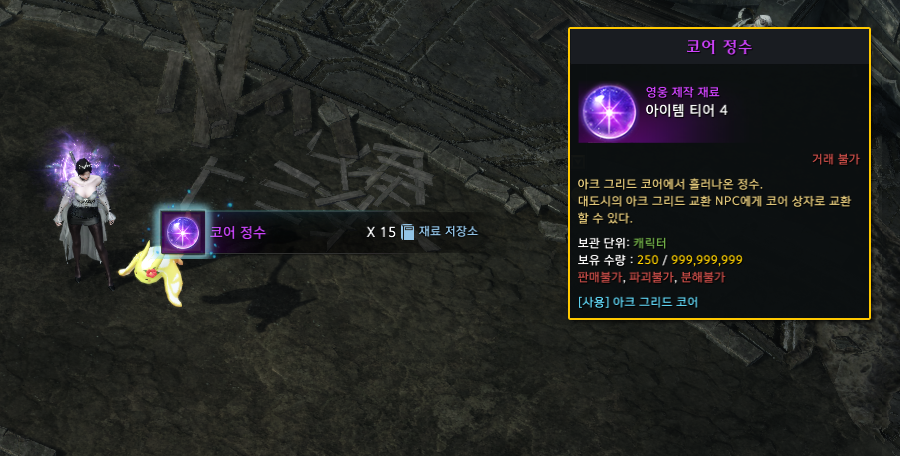Click the 재료 저장소 book icon
Screen dimensions: 900x456
pos(407,232)
